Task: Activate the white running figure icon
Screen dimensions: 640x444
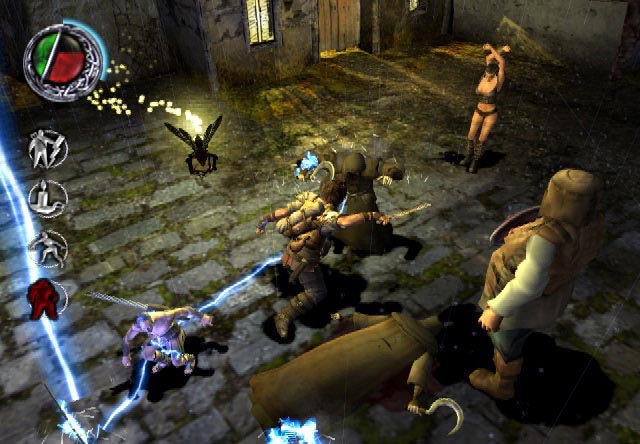Action: coord(47,248)
